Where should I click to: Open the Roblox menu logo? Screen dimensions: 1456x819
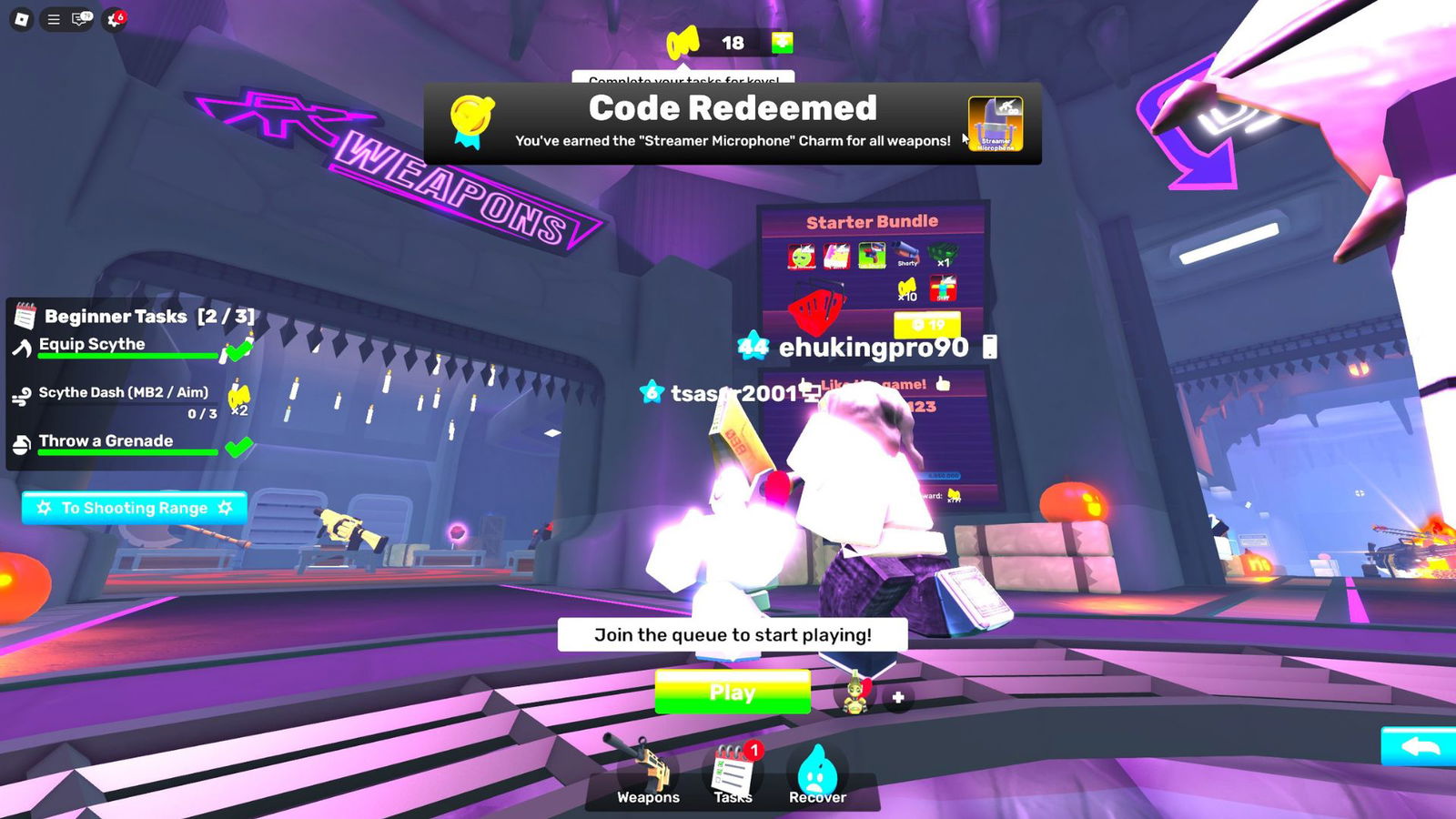tap(20, 18)
